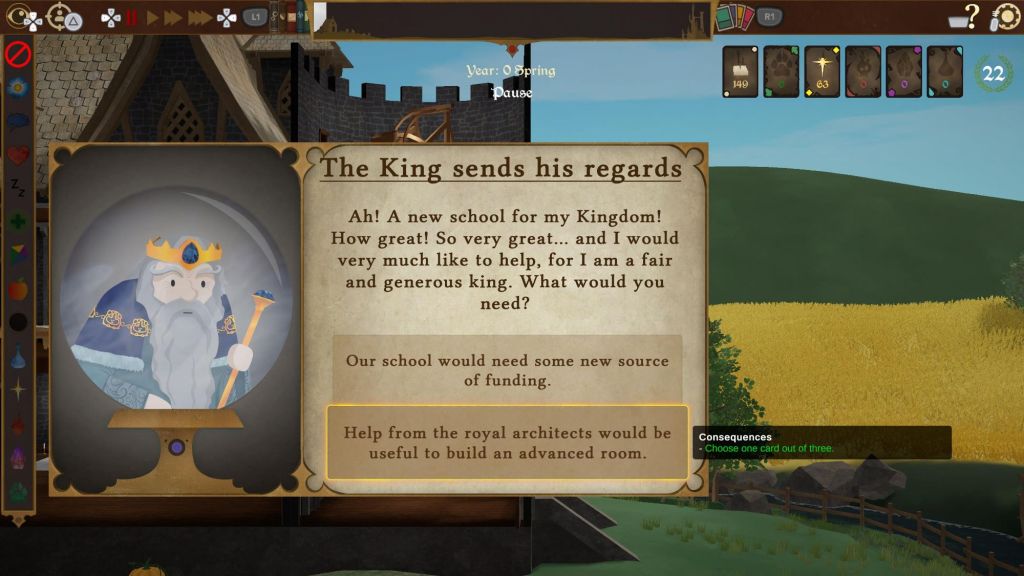Select the royal architects help reply

[x=507, y=442]
